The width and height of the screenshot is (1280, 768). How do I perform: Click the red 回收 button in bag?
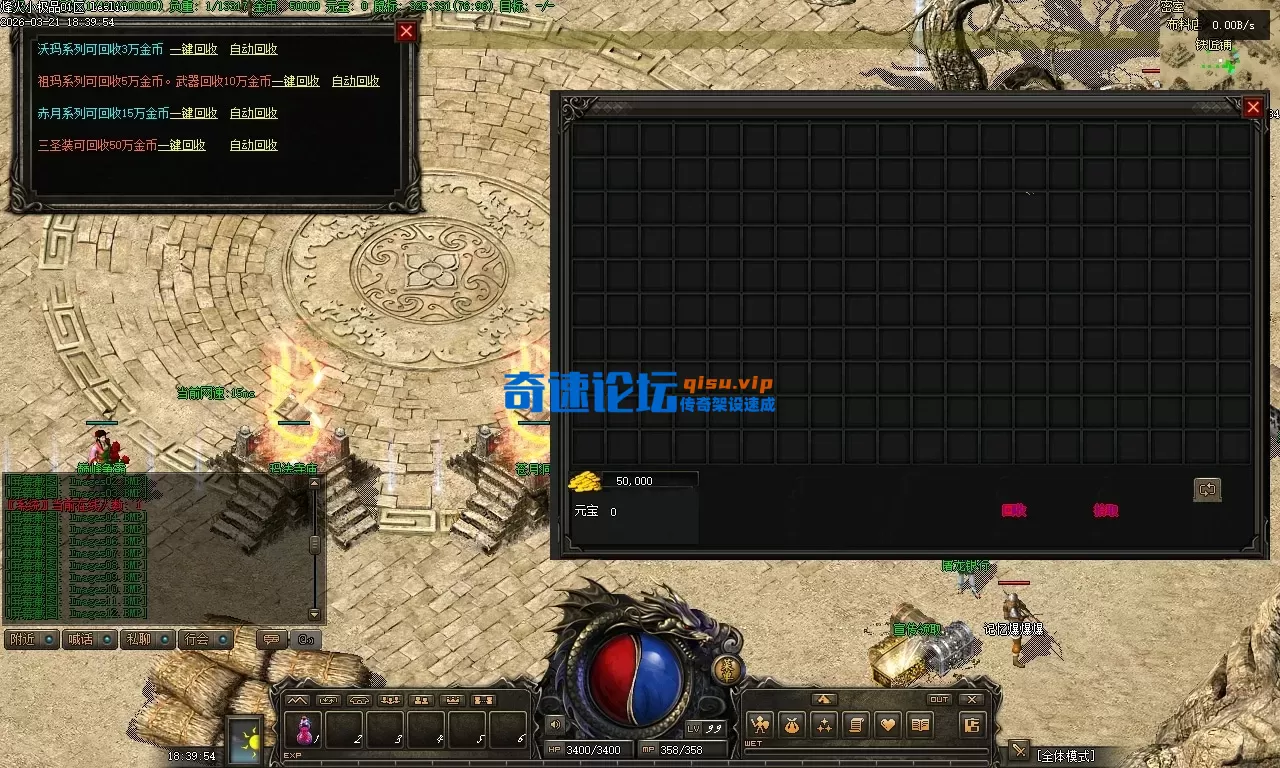point(1014,510)
